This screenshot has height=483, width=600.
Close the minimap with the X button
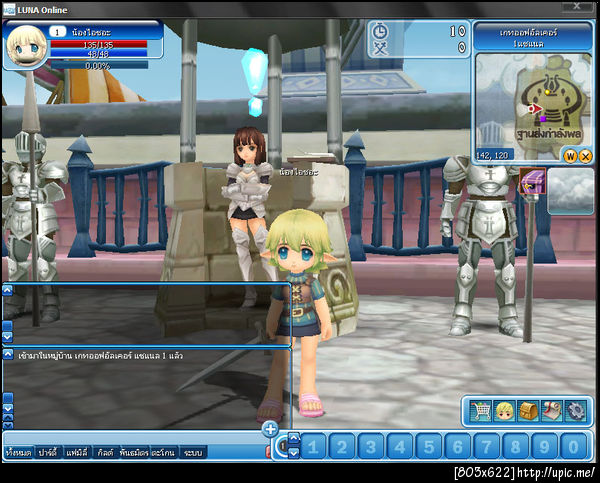click(585, 156)
